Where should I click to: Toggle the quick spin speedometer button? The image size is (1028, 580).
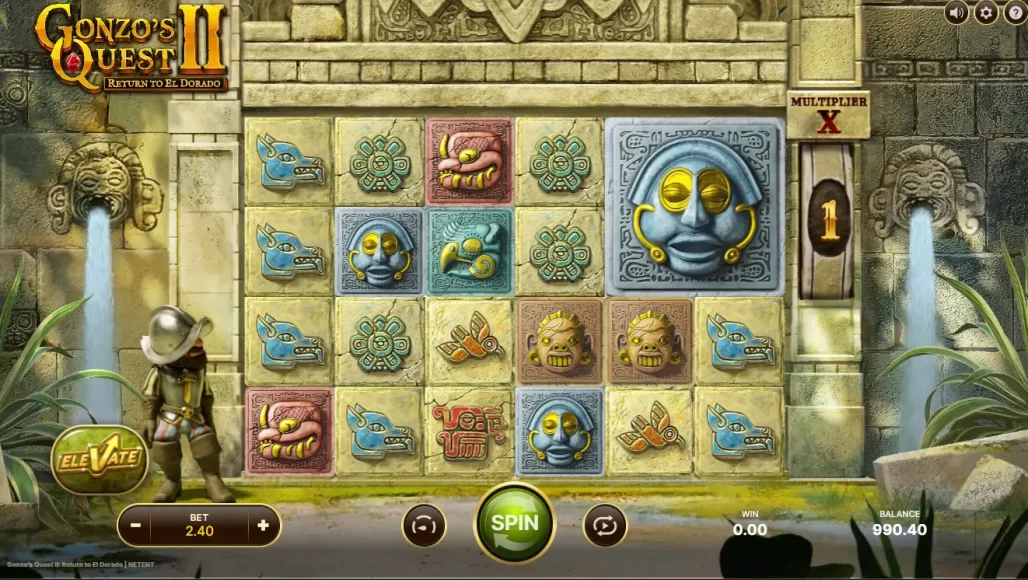(x=424, y=525)
